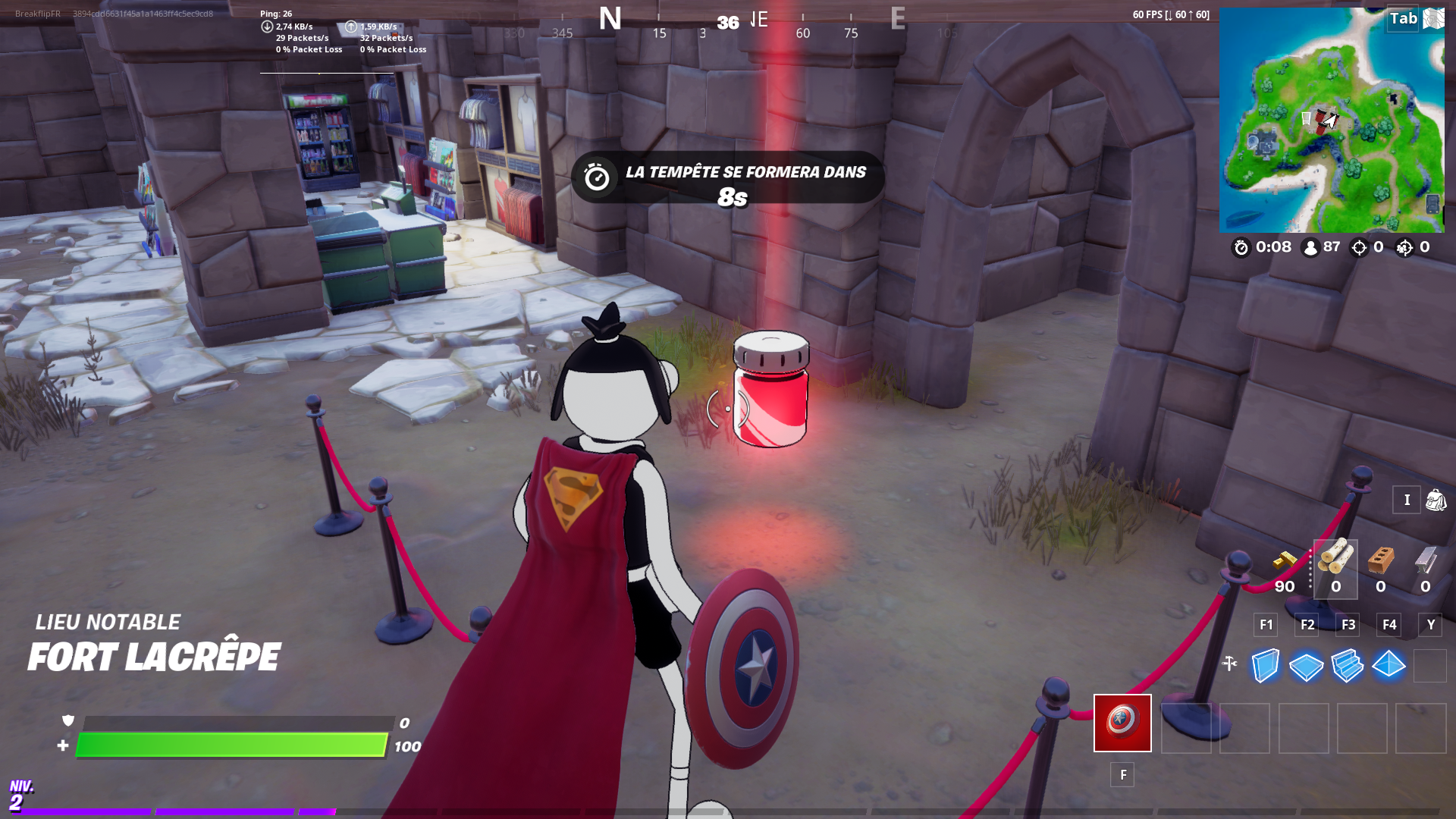Open inventory via the backpack icon
The height and width of the screenshot is (819, 1456).
click(x=1437, y=500)
